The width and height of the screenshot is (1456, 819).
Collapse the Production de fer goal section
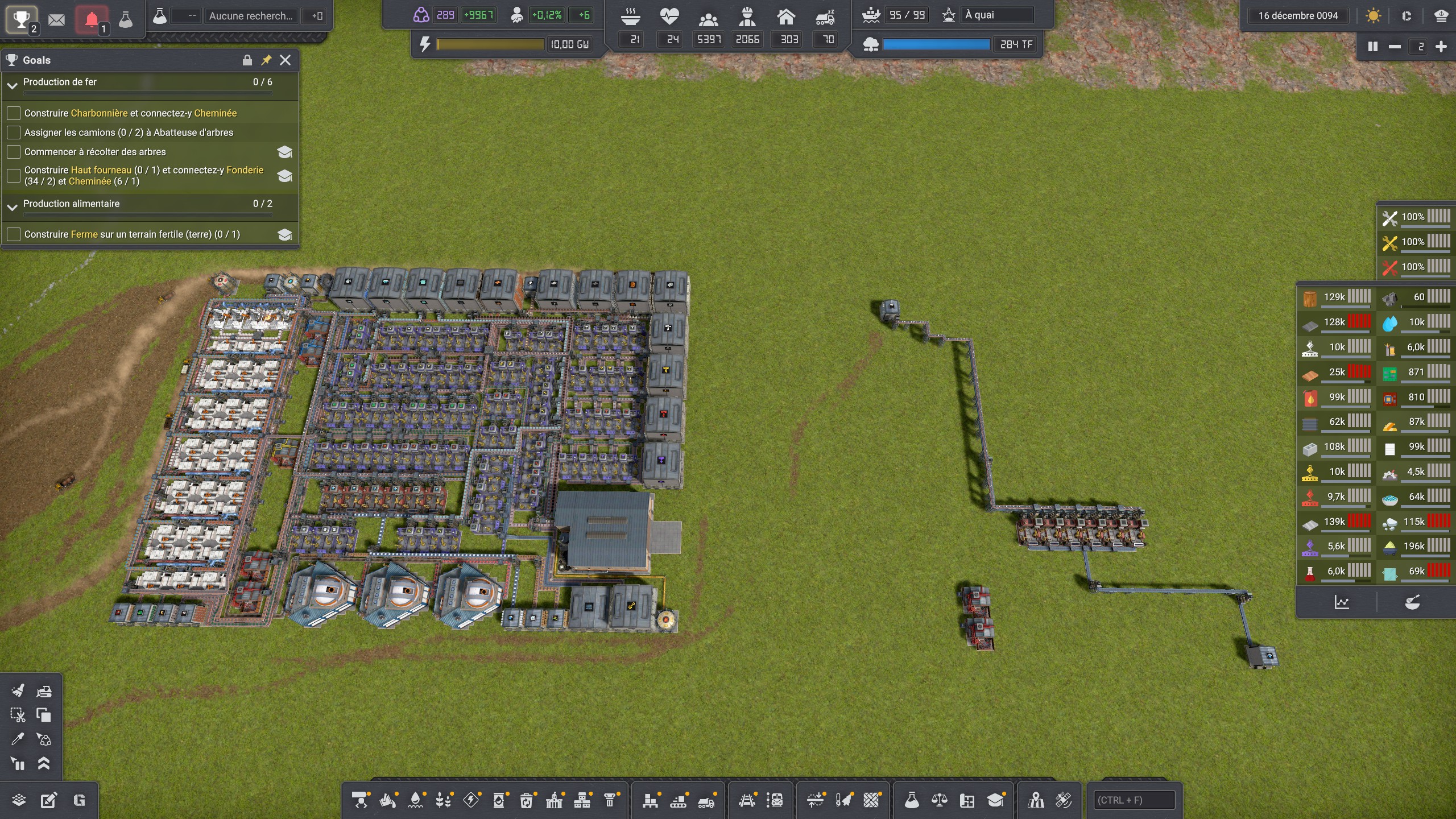coord(13,85)
